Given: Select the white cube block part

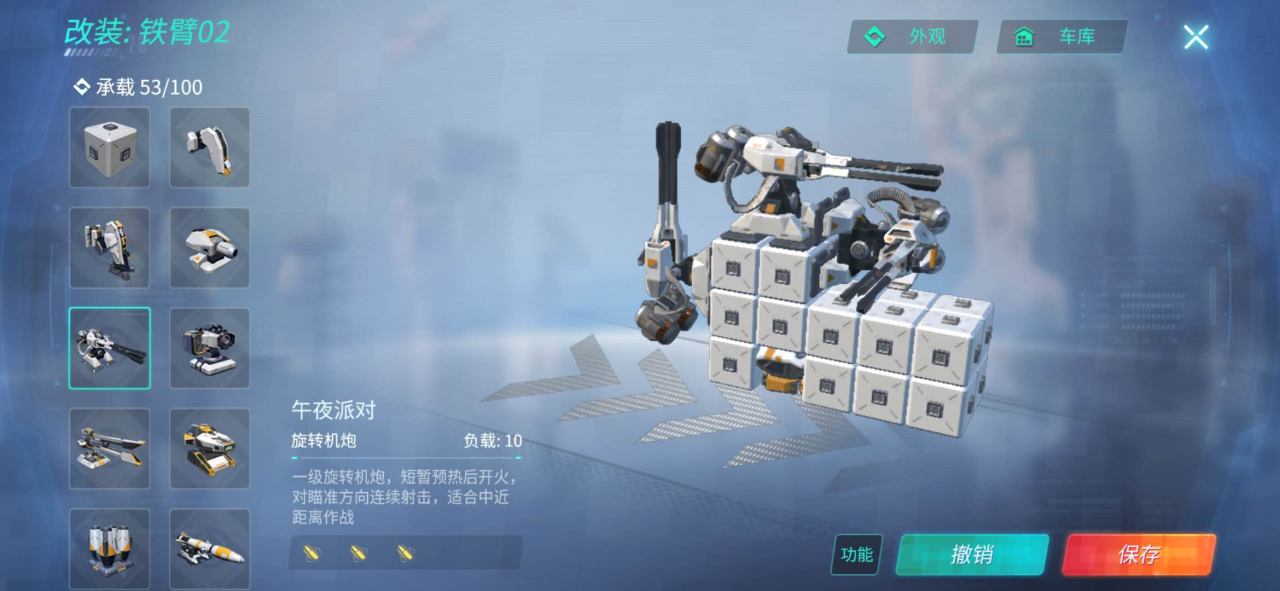Looking at the screenshot, I should coord(109,148).
